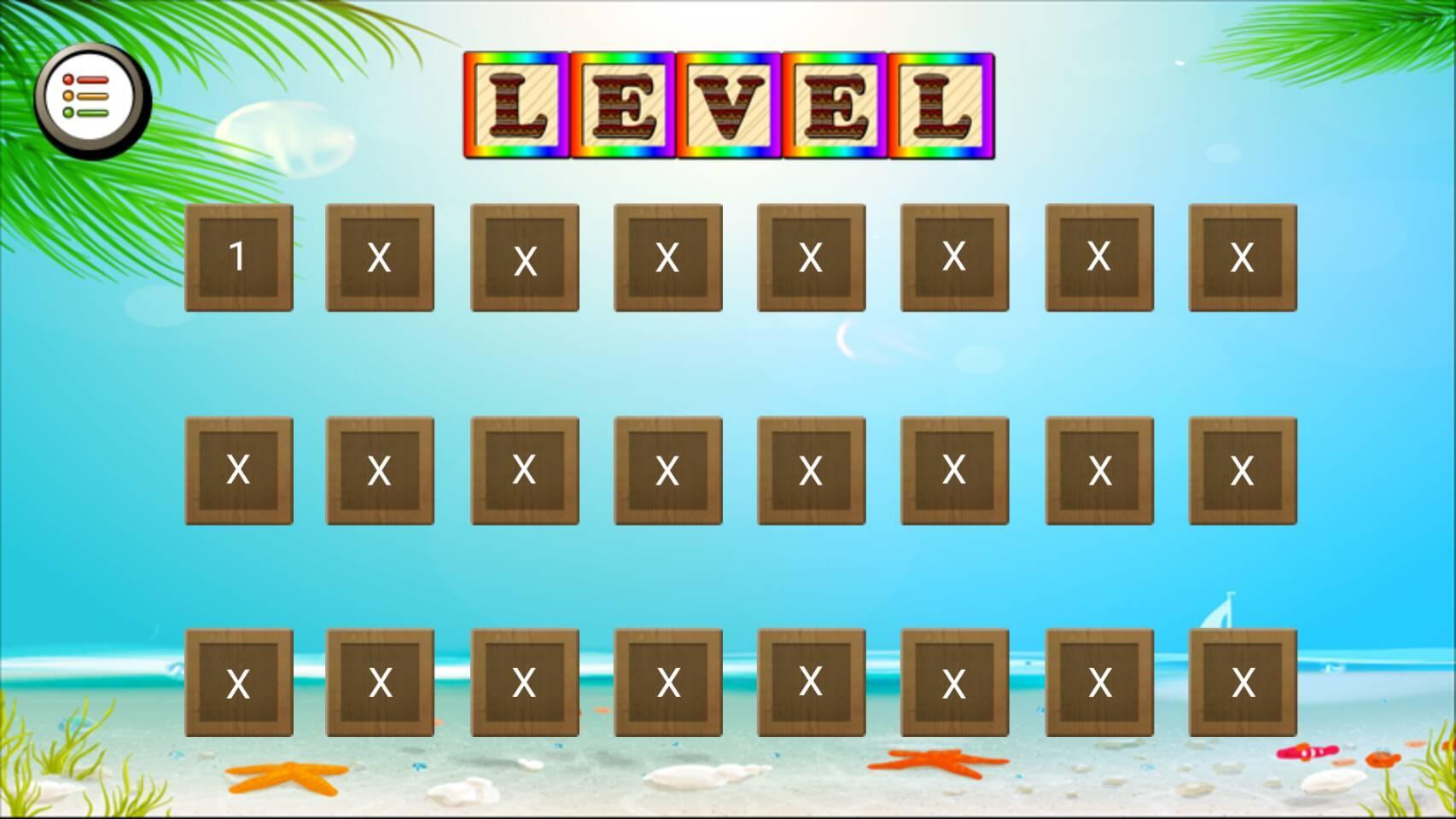Tap the first locked tile in middle row
This screenshot has width=1456, height=819.
pyautogui.click(x=240, y=469)
